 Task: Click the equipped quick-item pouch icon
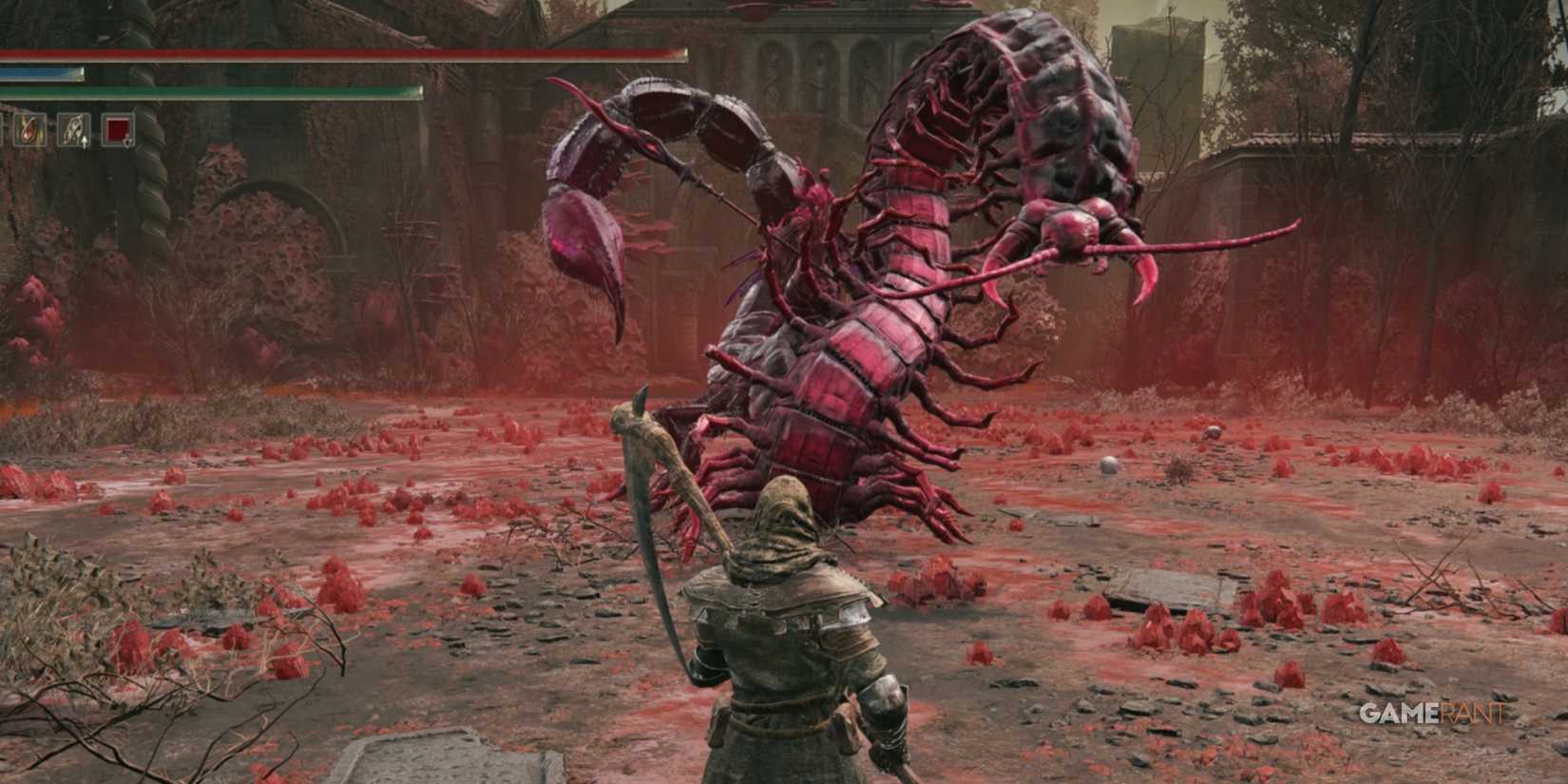point(72,129)
